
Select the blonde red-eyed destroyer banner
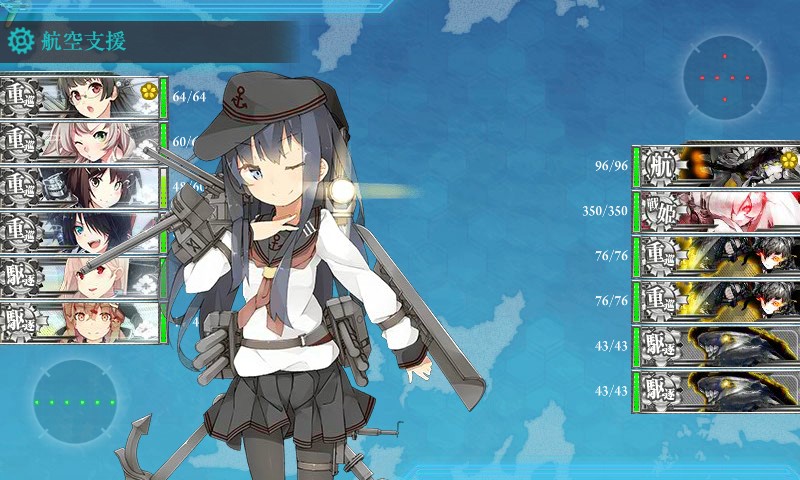[x=80, y=277]
